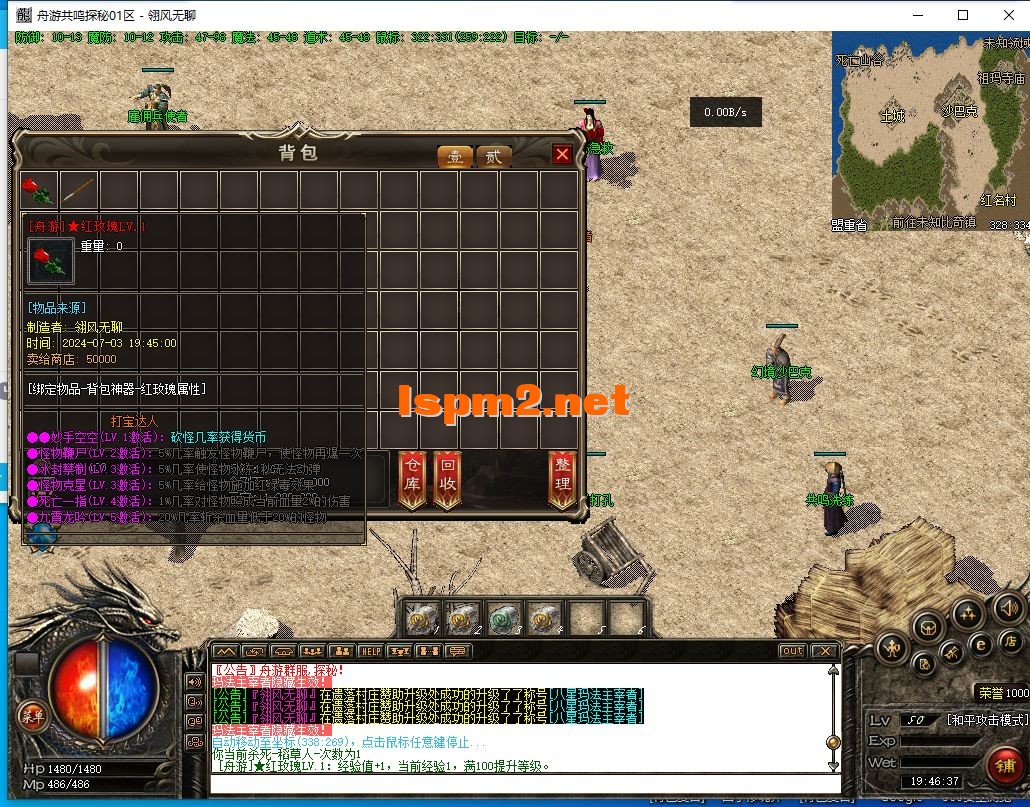Click the 和平攻击模式 attack mode label
The width and height of the screenshot is (1030, 807).
tap(986, 720)
